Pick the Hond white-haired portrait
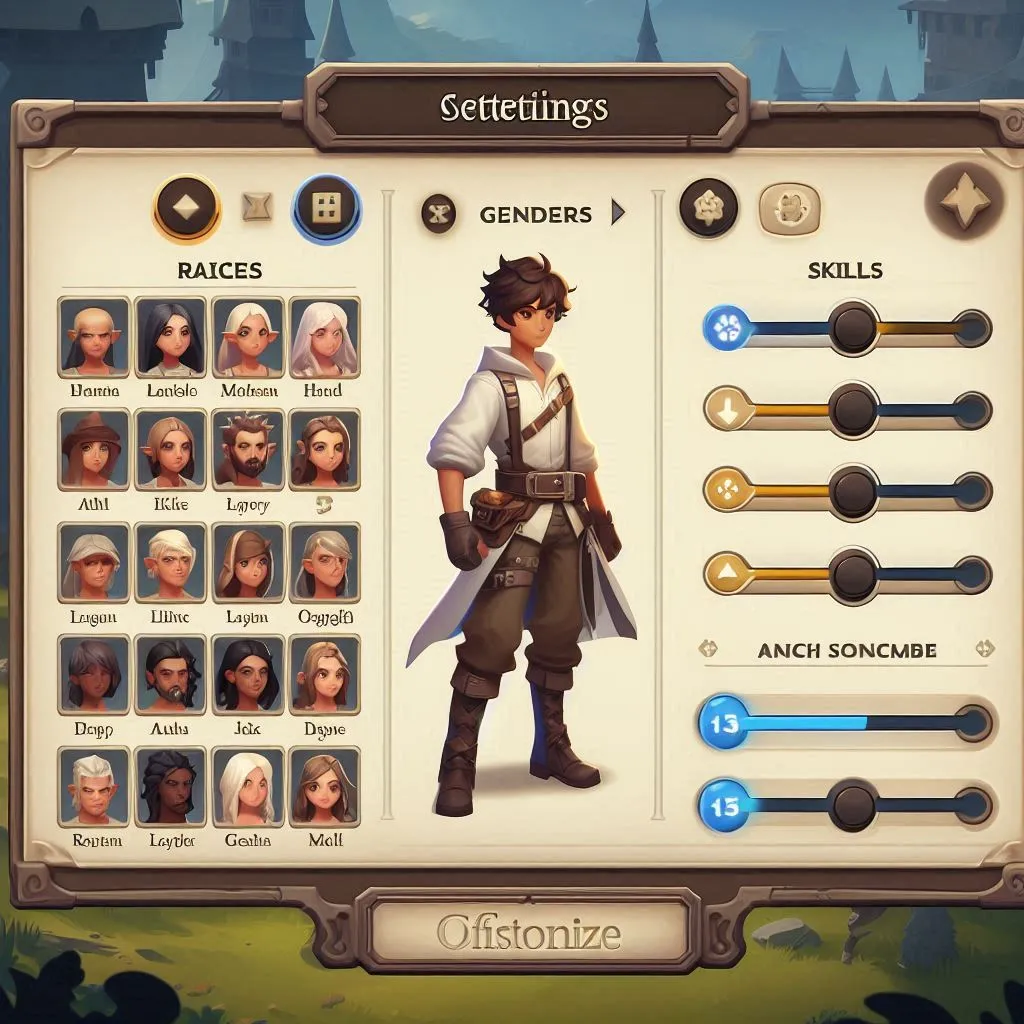Image resolution: width=1024 pixels, height=1024 pixels. pos(324,335)
